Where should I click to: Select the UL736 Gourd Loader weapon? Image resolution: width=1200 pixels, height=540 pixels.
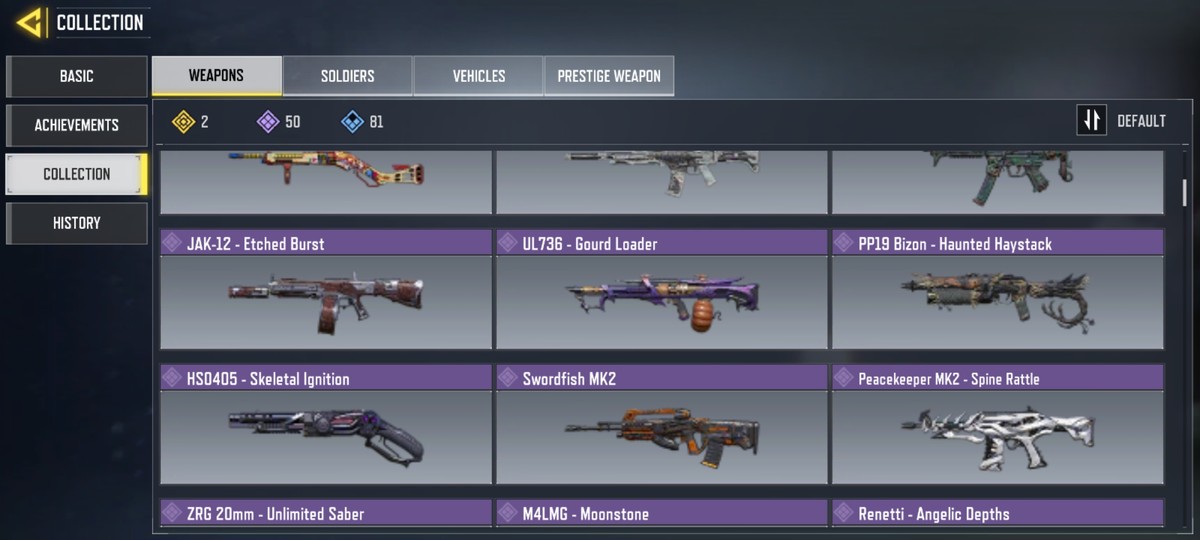(x=662, y=290)
